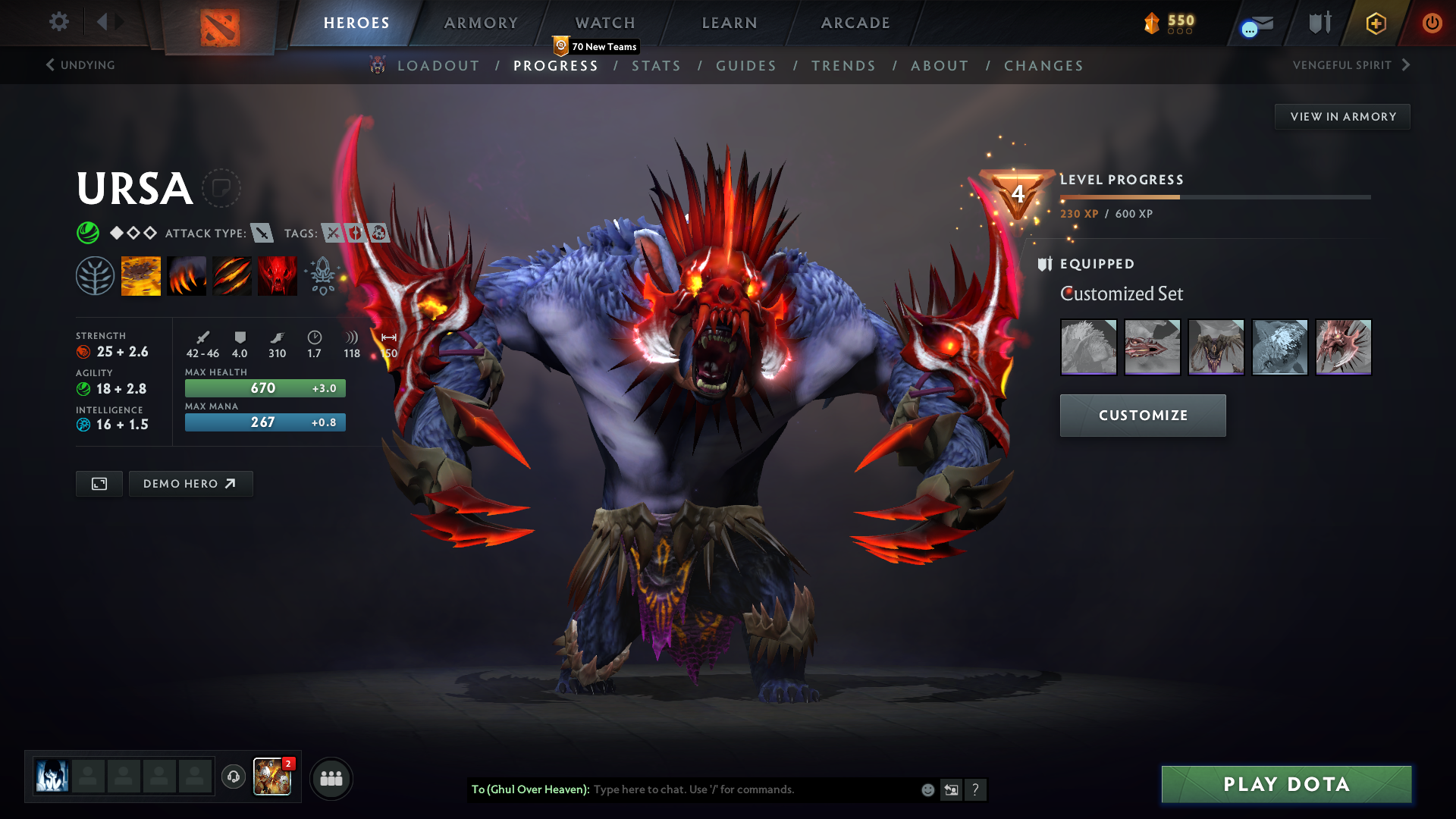Open the Enrage ultimate ability icon
This screenshot has width=1456, height=819.
click(278, 275)
